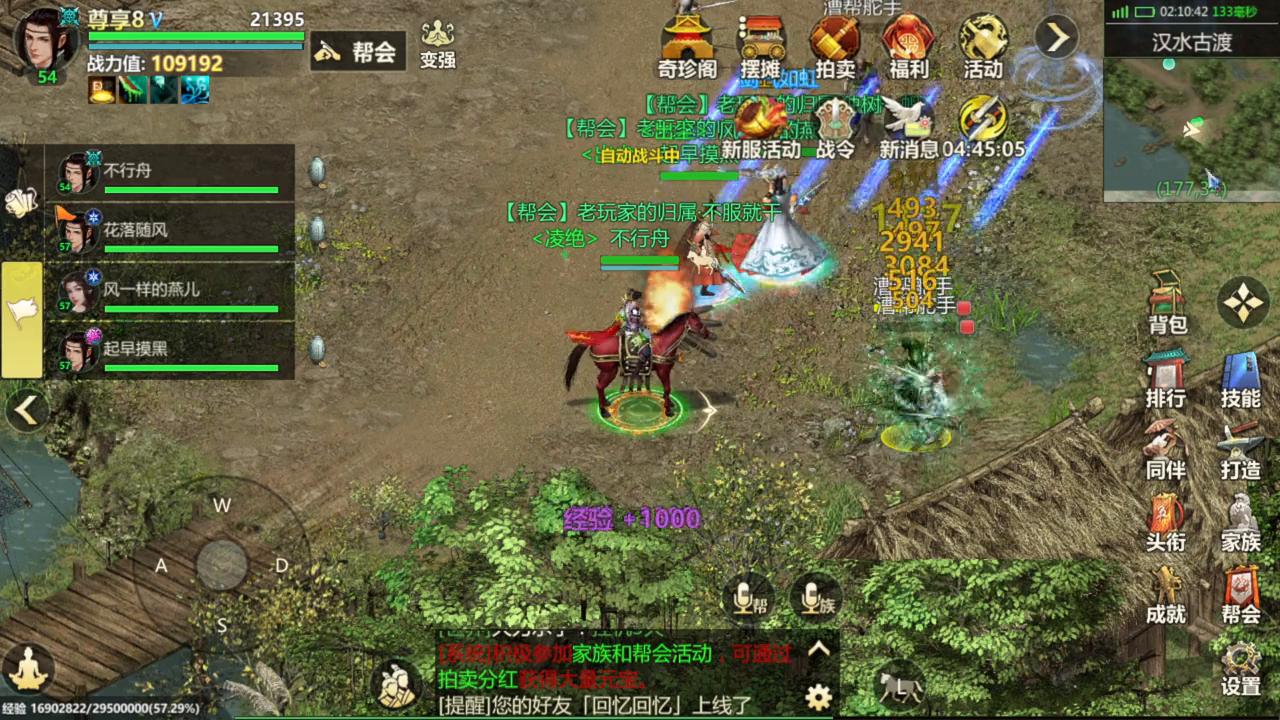Open the 福利 welfare rewards
Viewport: 1280px width, 720px height.
(908, 48)
